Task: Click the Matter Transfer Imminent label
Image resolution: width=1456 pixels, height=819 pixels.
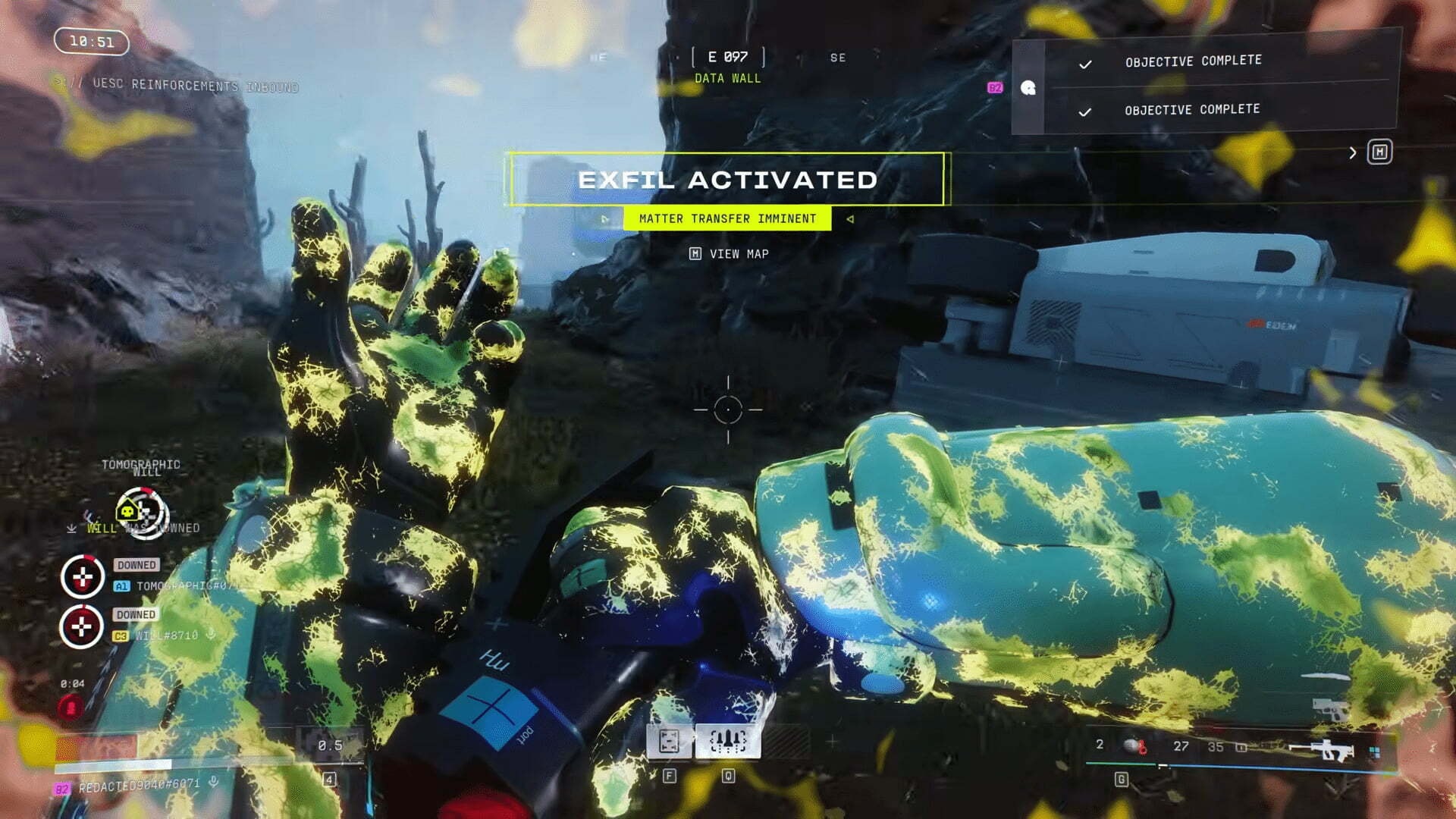Action: pos(727,219)
